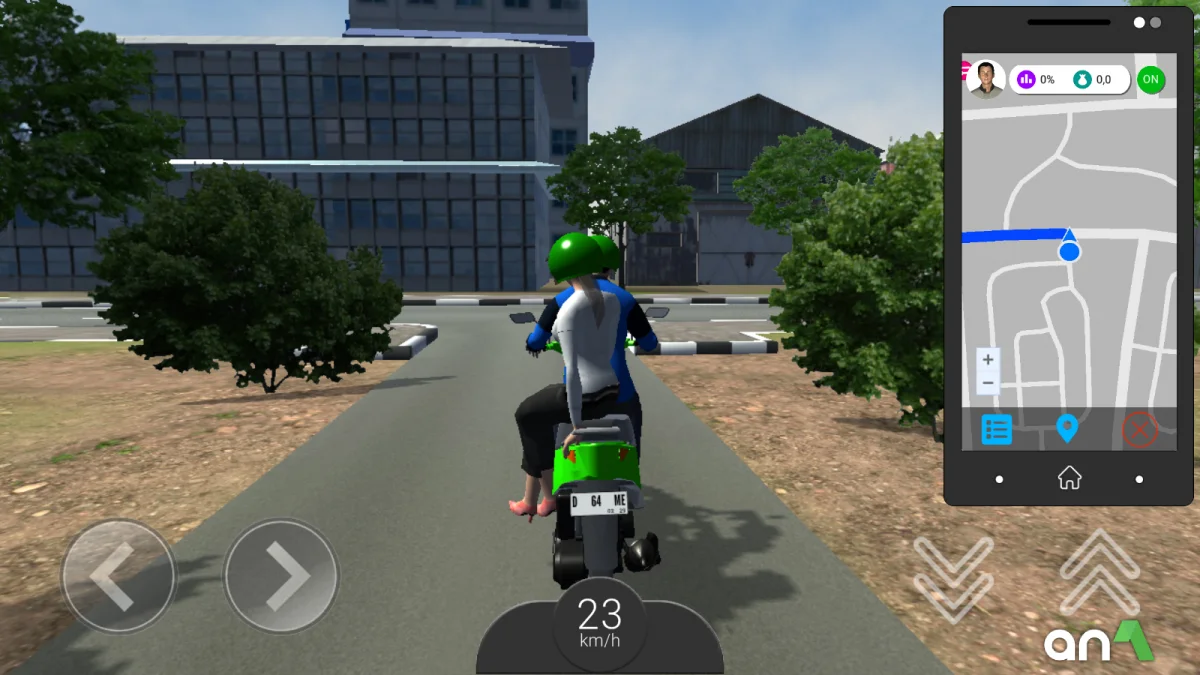Click the red X cancel button
This screenshot has width=1200, height=675.
click(1139, 429)
